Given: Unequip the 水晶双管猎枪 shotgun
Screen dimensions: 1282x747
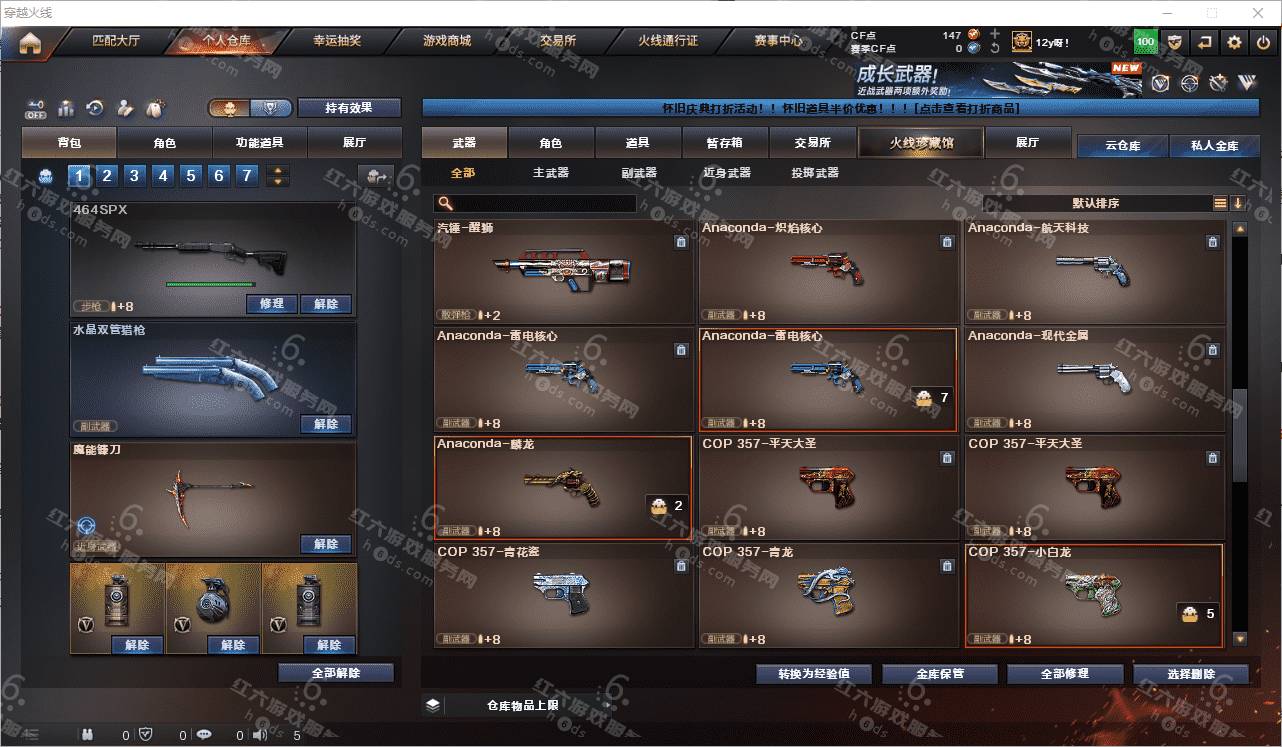Looking at the screenshot, I should [x=326, y=424].
